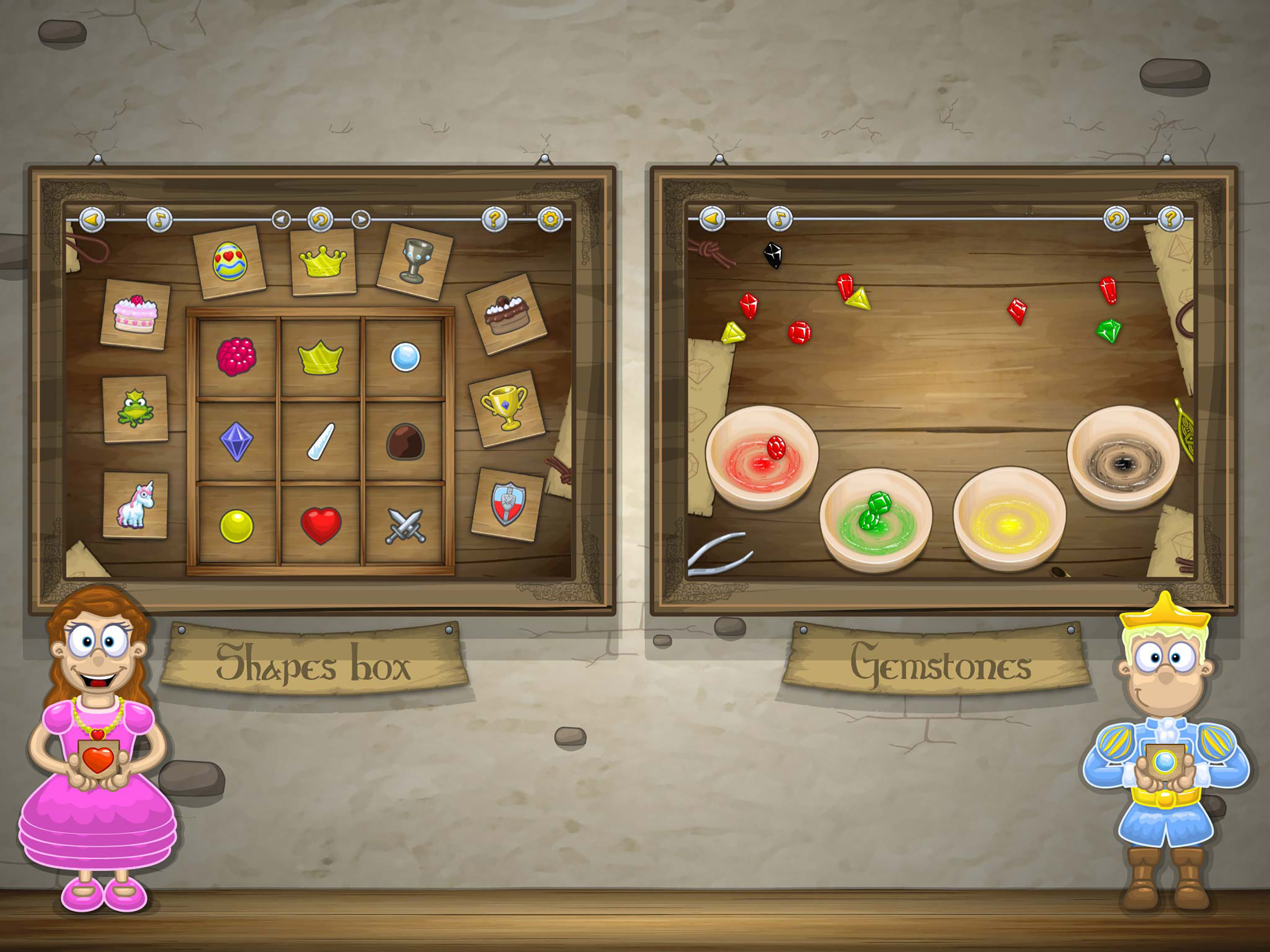Choose the Gemstones wooden sign
The image size is (1270, 952).
[939, 662]
